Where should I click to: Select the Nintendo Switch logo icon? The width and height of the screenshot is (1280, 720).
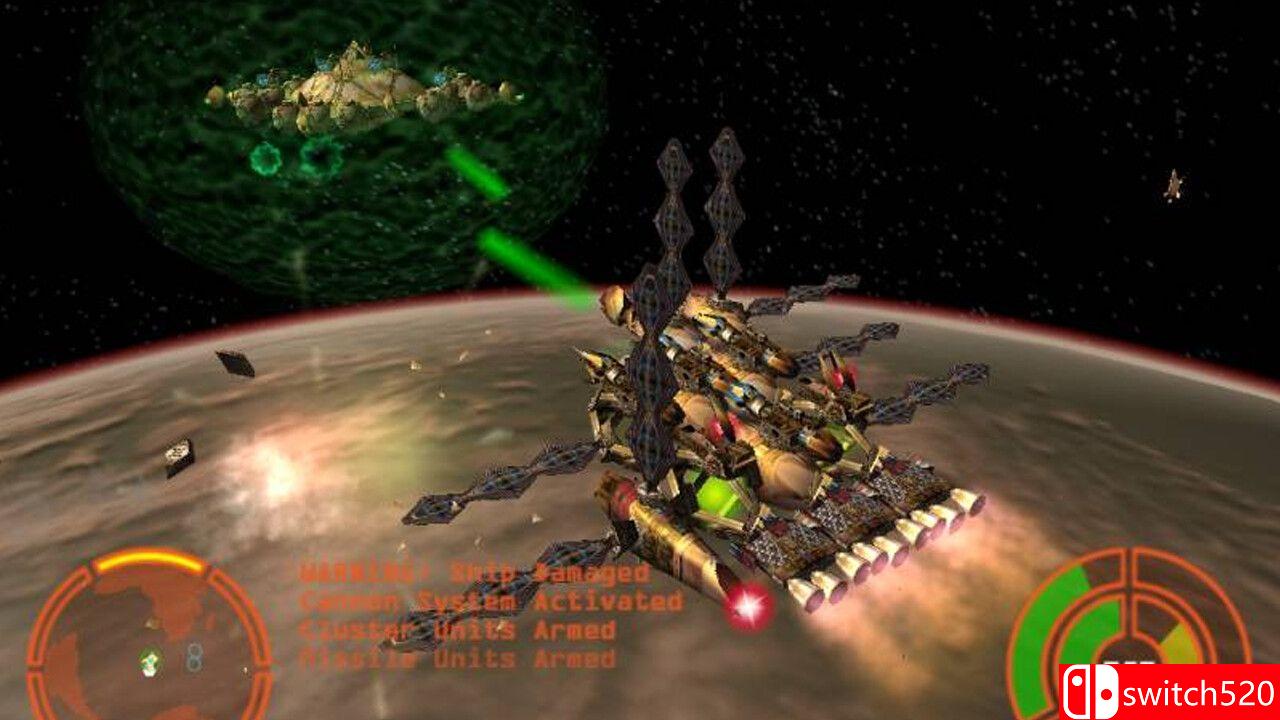click(1092, 690)
